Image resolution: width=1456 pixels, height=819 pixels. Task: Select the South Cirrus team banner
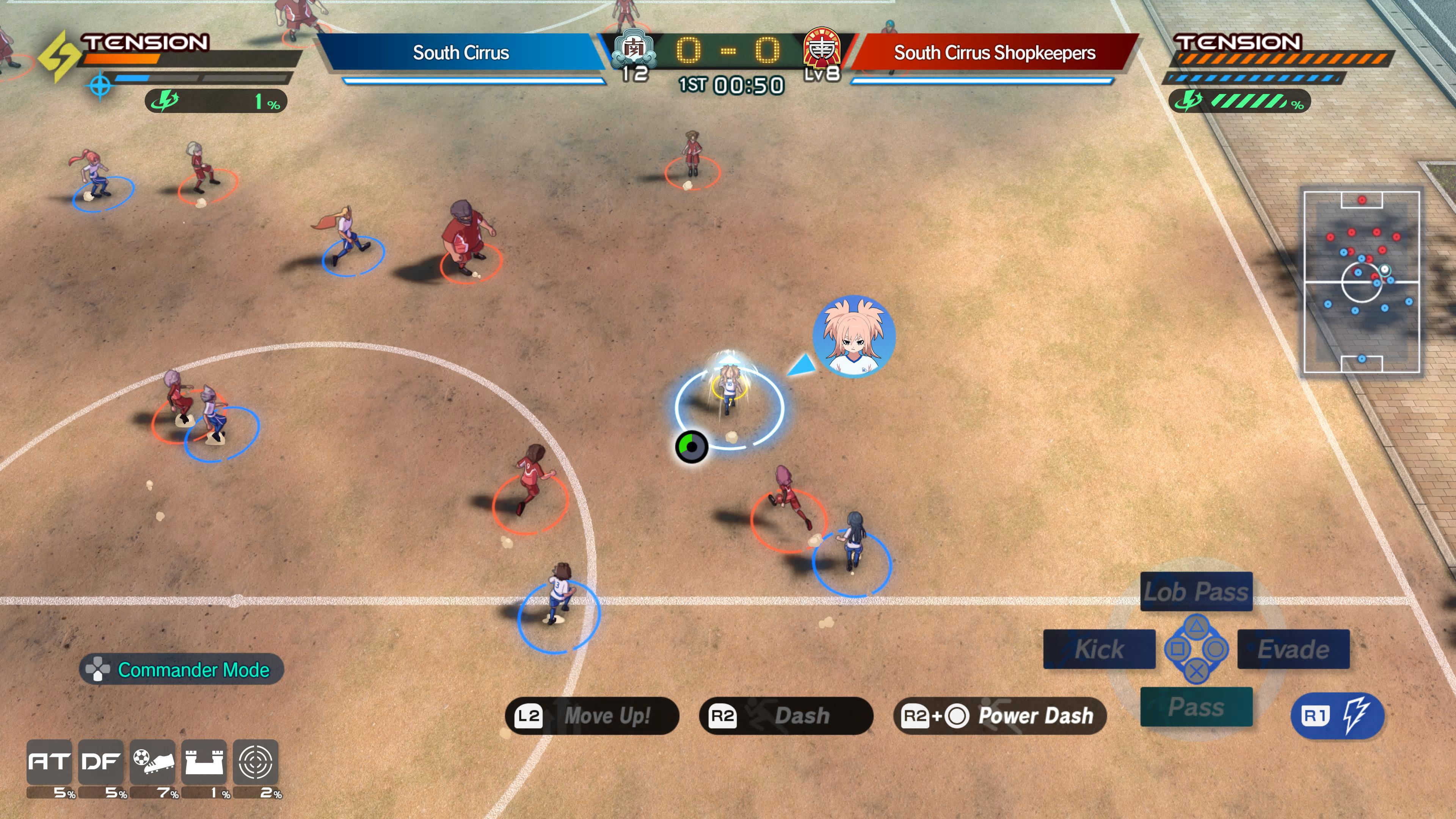coord(462,53)
